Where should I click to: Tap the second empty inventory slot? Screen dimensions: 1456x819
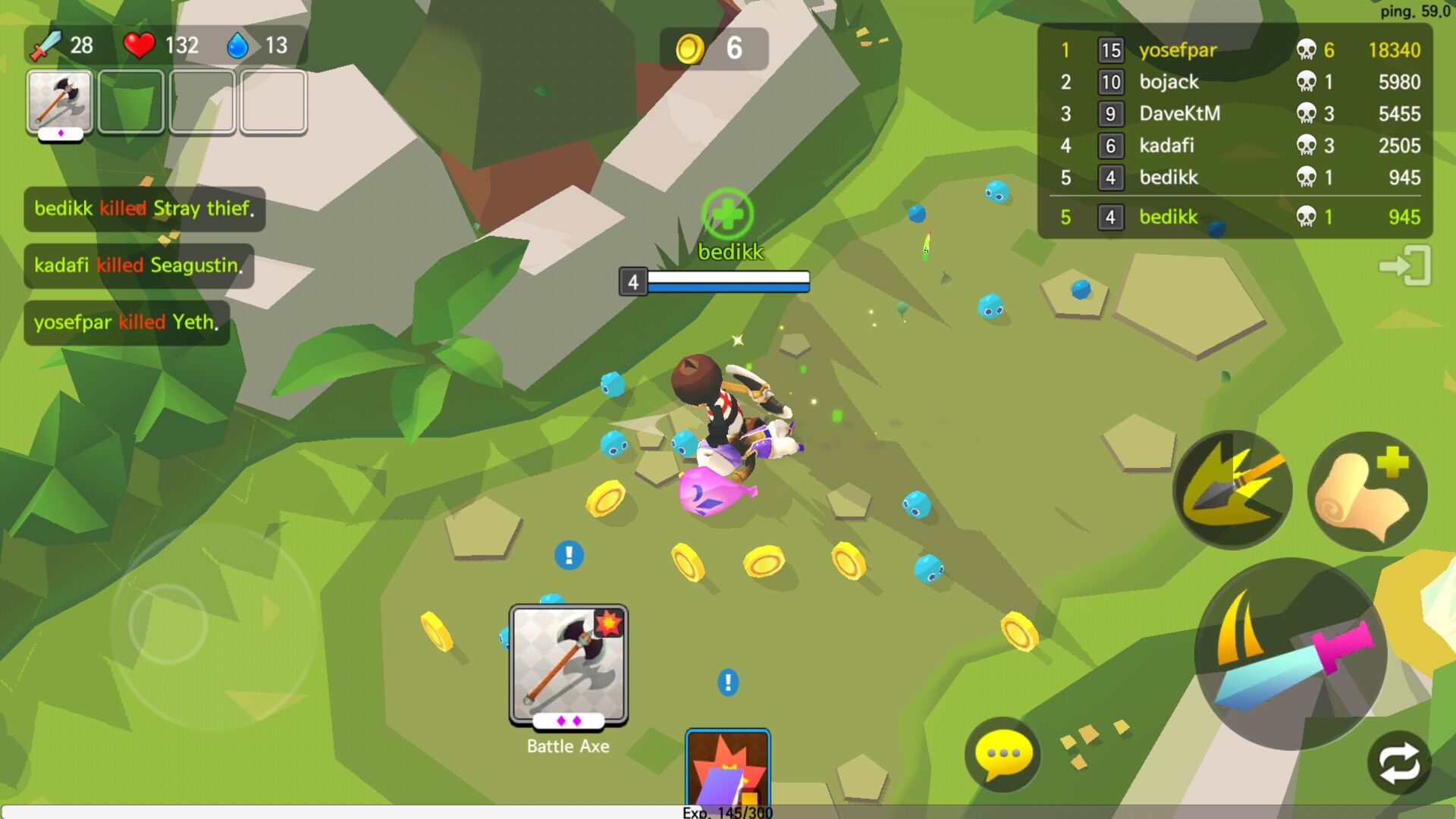tap(130, 102)
